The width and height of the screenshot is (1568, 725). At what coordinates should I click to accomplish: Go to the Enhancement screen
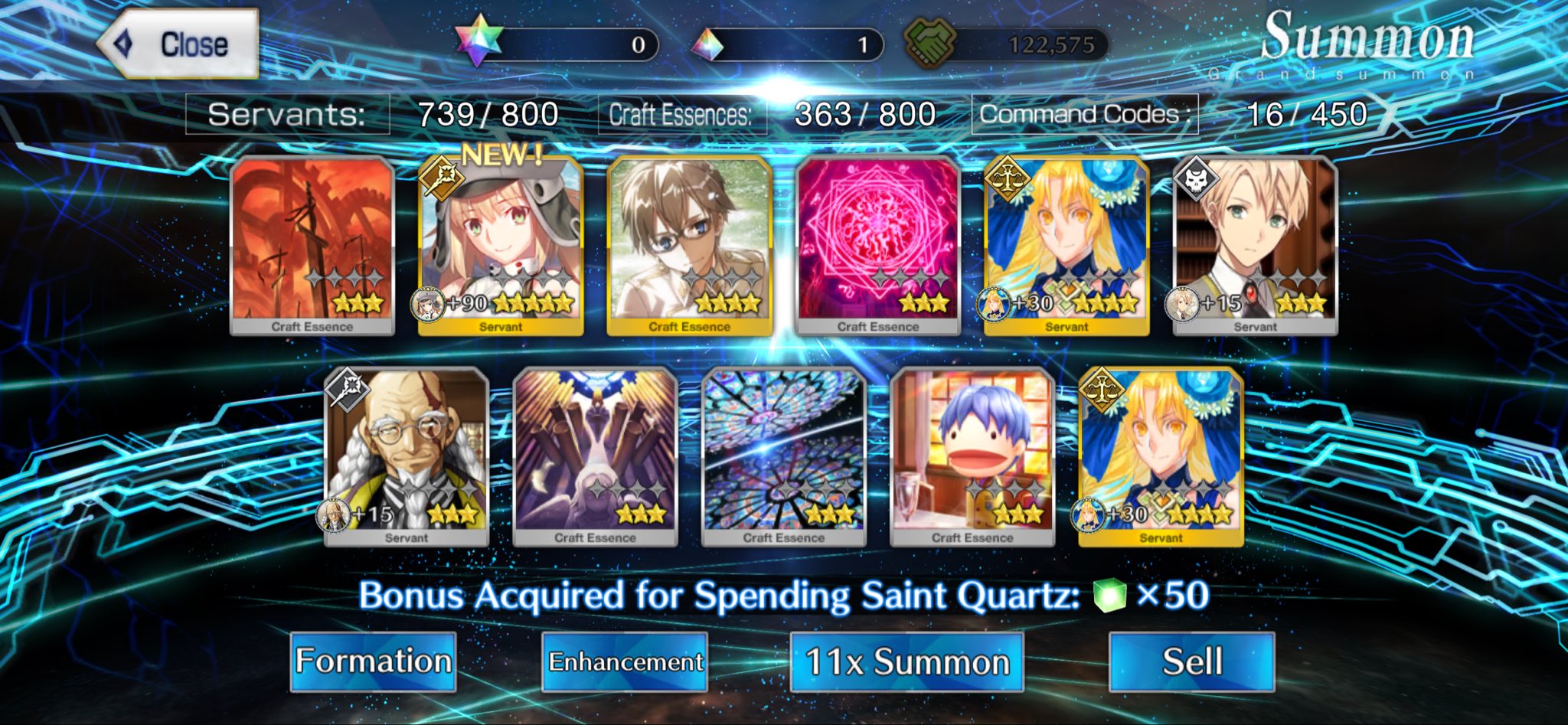tap(625, 661)
